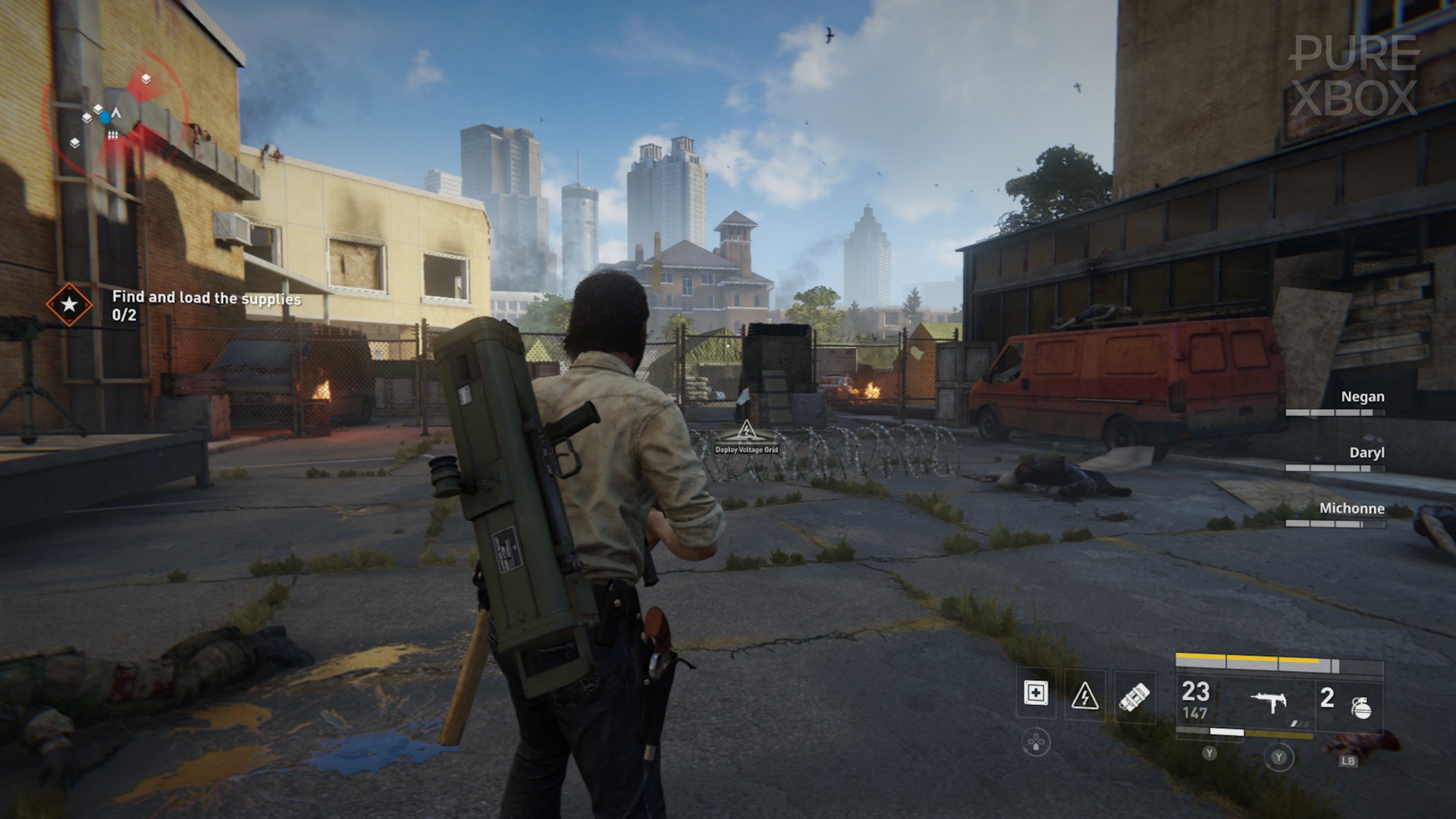
Task: Click the Pure Xbox watermark logo
Action: coord(1354,76)
